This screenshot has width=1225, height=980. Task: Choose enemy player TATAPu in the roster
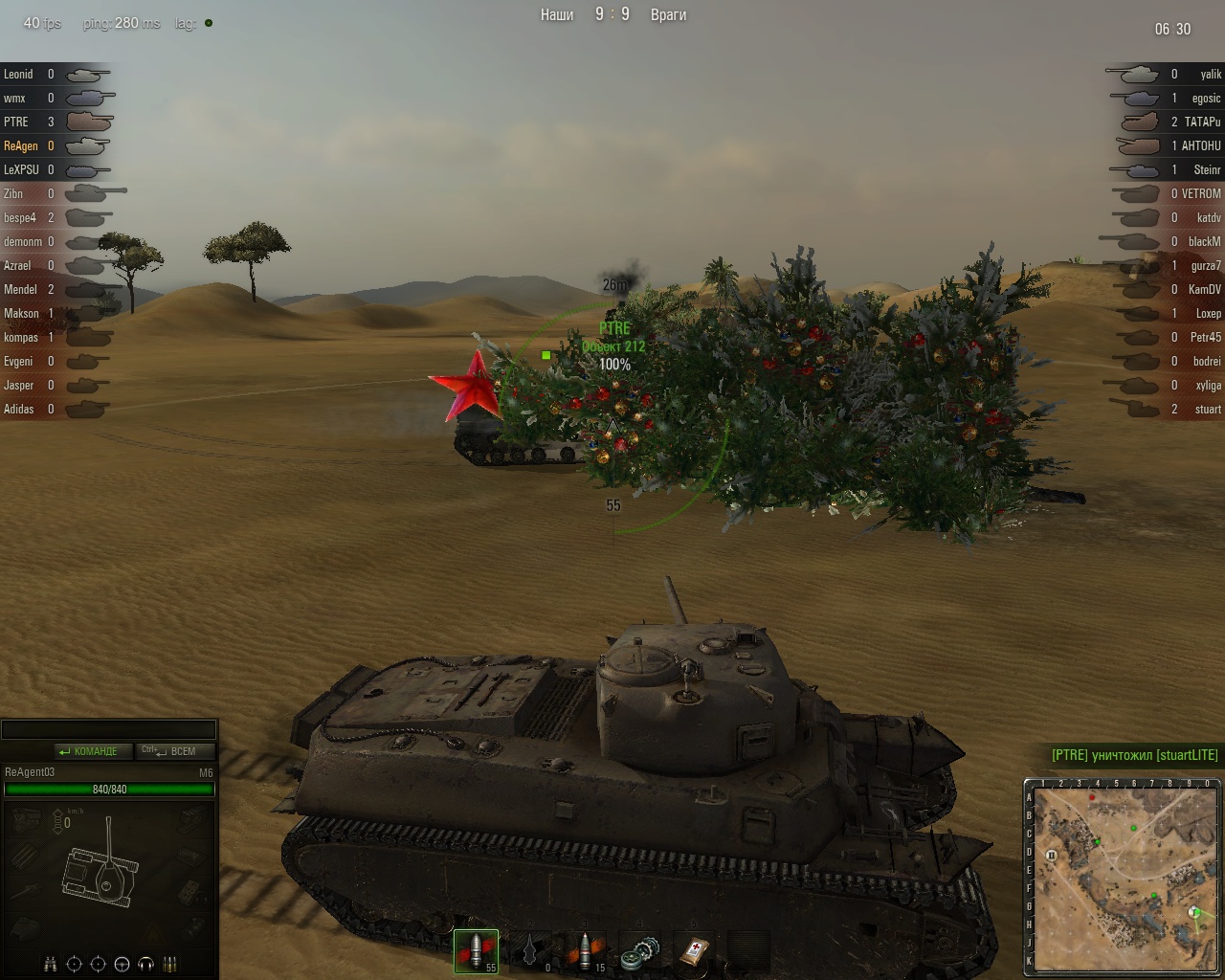click(1202, 122)
